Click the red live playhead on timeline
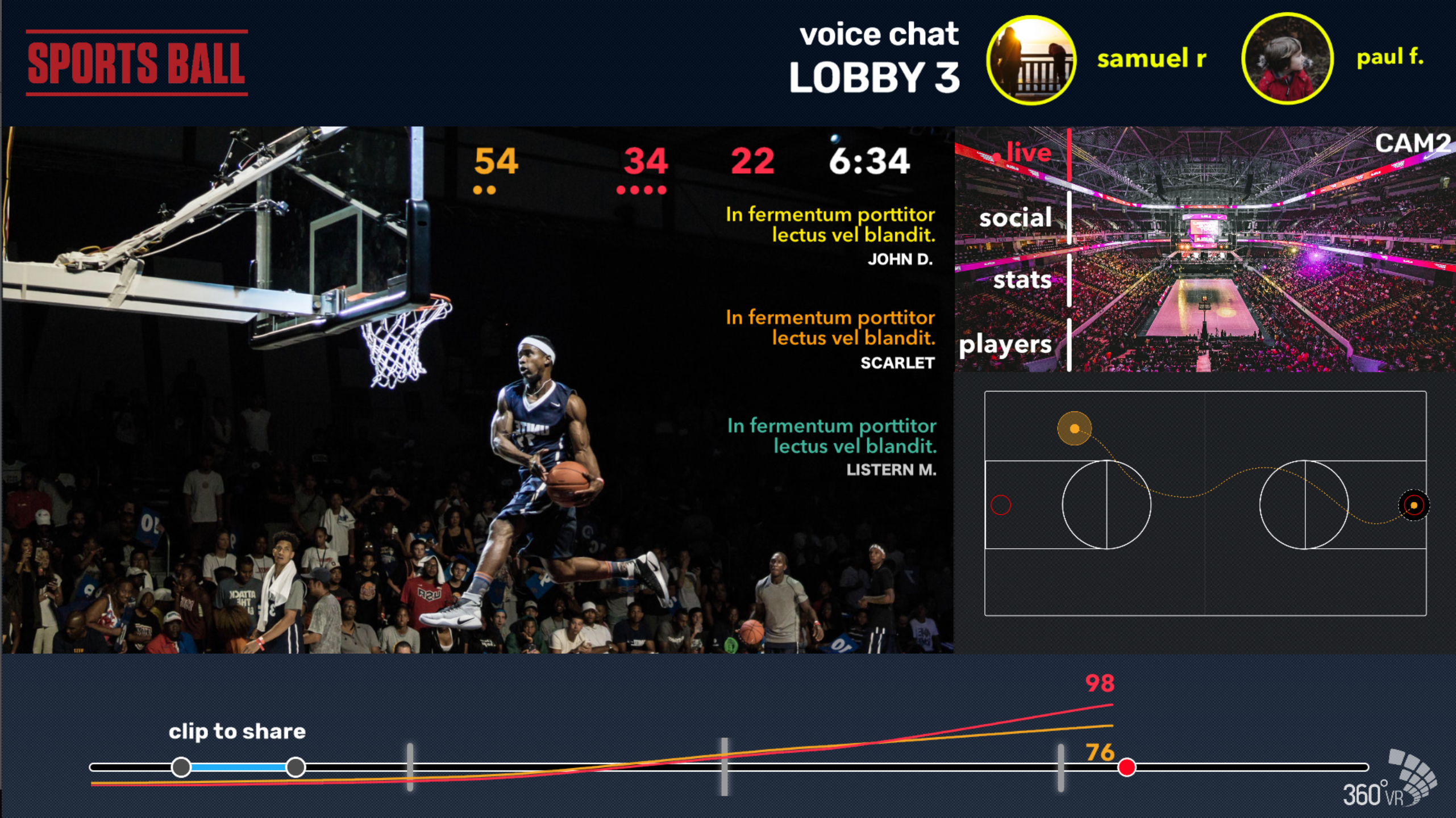1456x818 pixels. (x=1126, y=767)
